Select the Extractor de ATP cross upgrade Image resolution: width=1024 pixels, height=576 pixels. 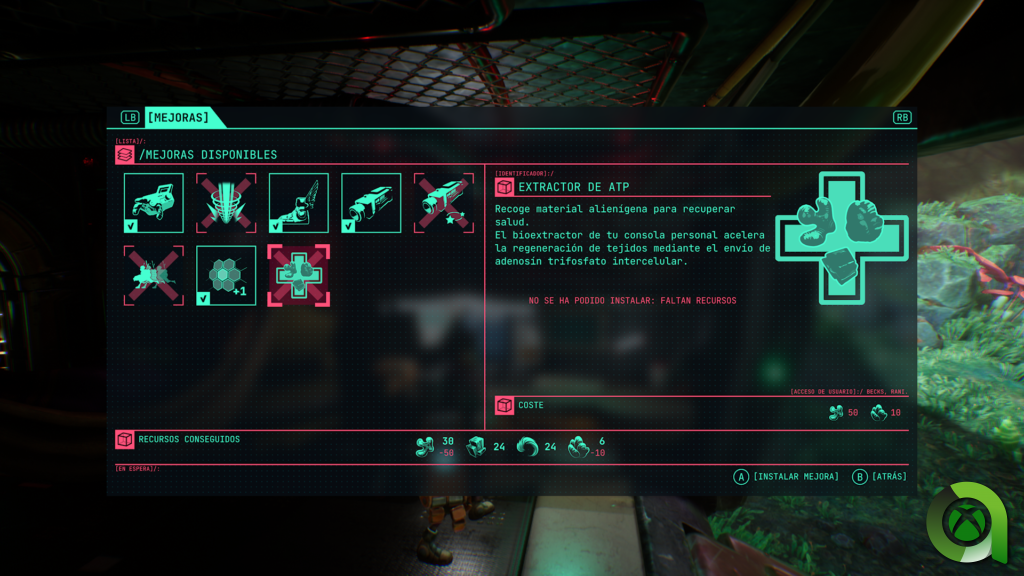(x=298, y=275)
